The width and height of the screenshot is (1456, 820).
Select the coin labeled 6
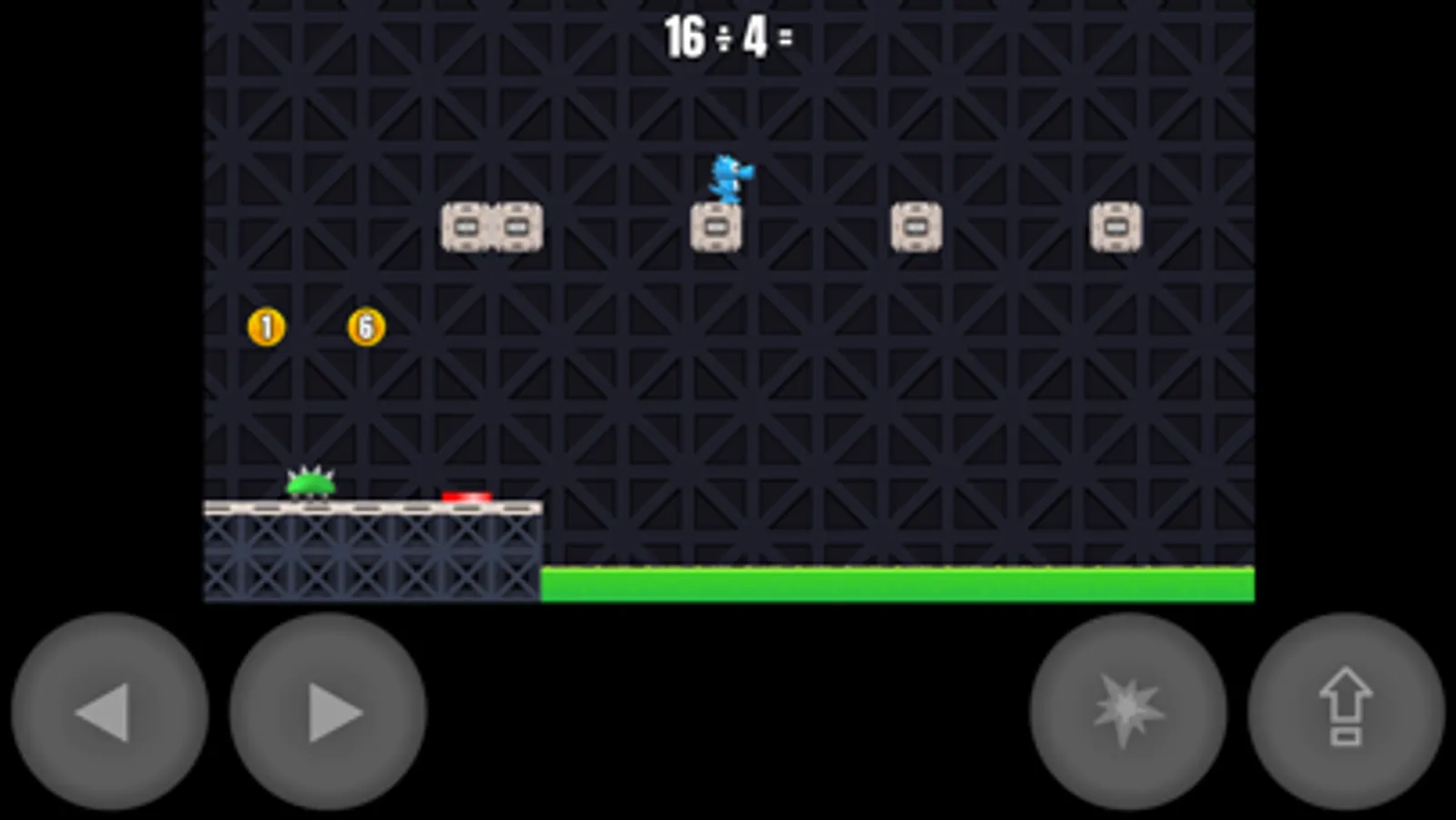[x=365, y=327]
